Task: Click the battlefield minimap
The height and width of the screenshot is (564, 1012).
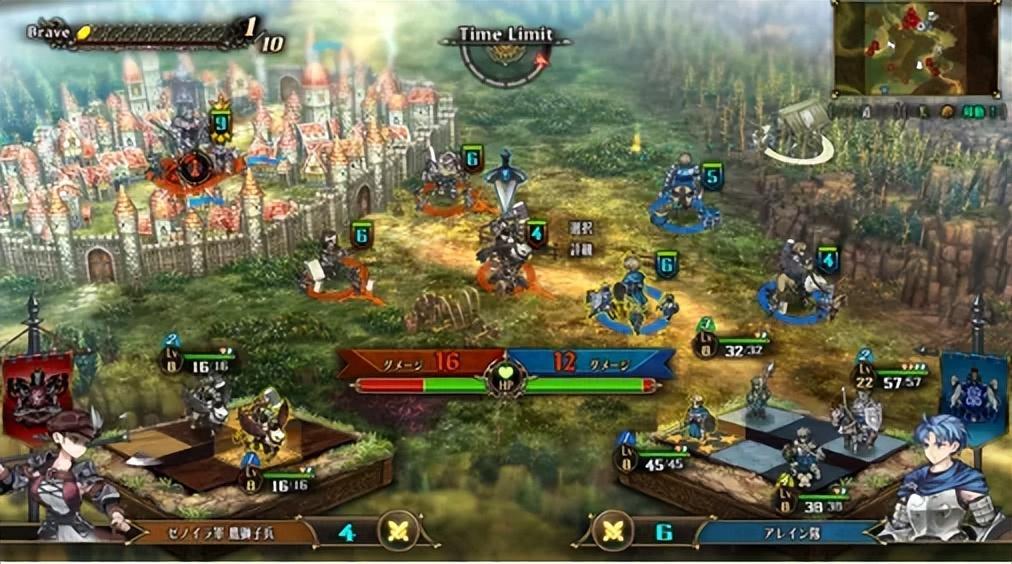Action: click(914, 48)
